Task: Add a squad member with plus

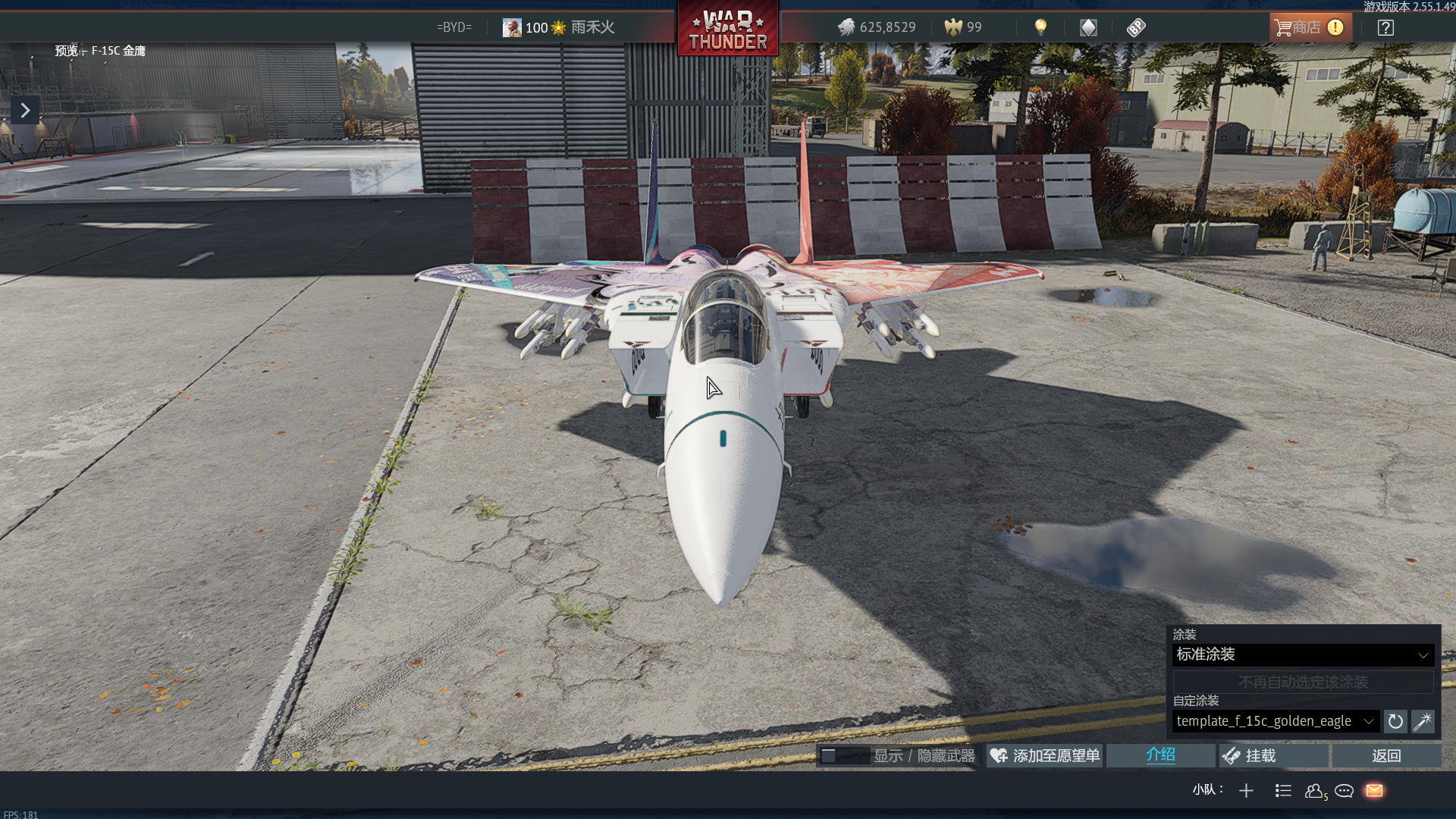Action: (x=1246, y=791)
